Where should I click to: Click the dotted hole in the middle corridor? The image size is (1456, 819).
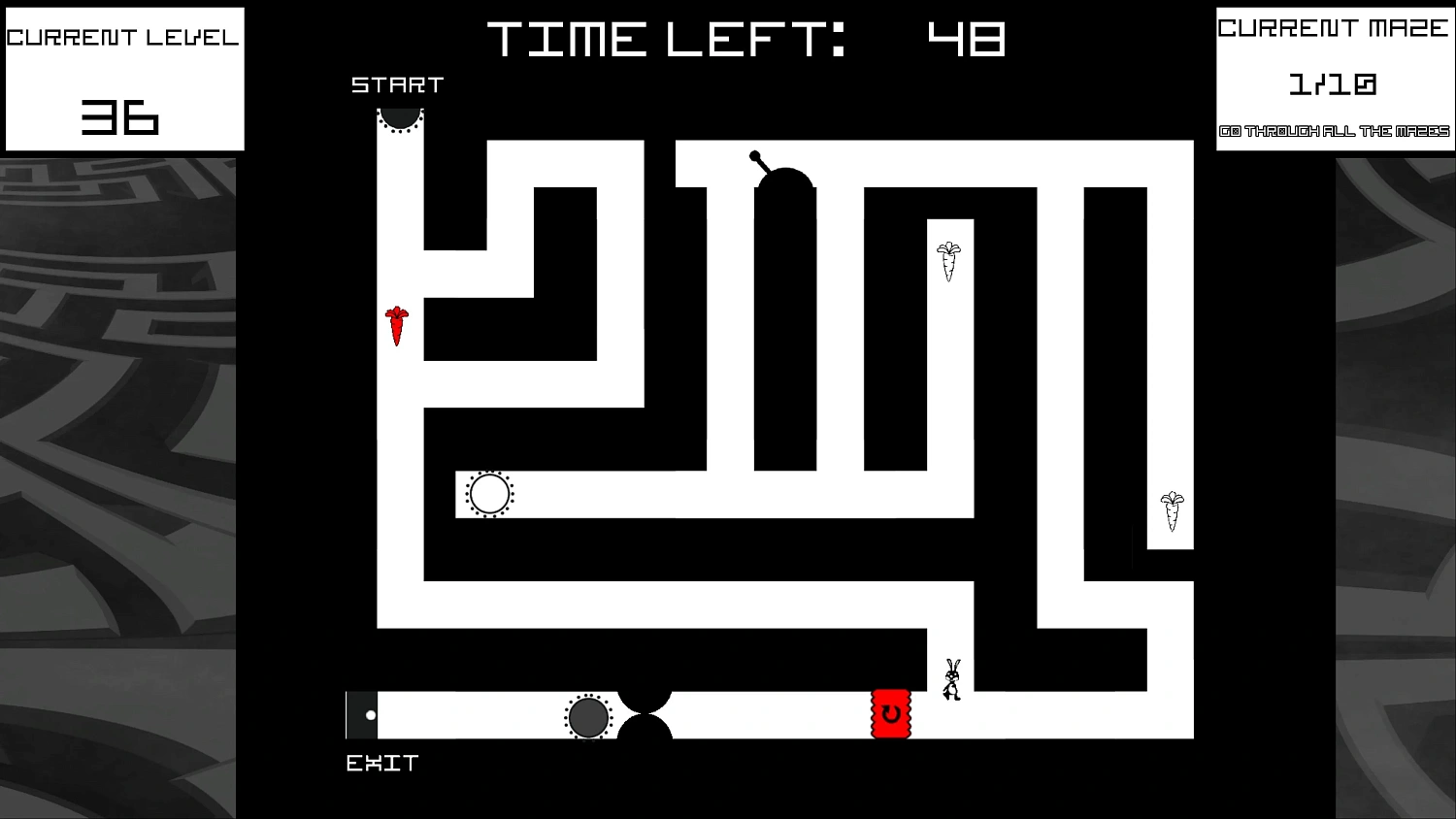[488, 493]
